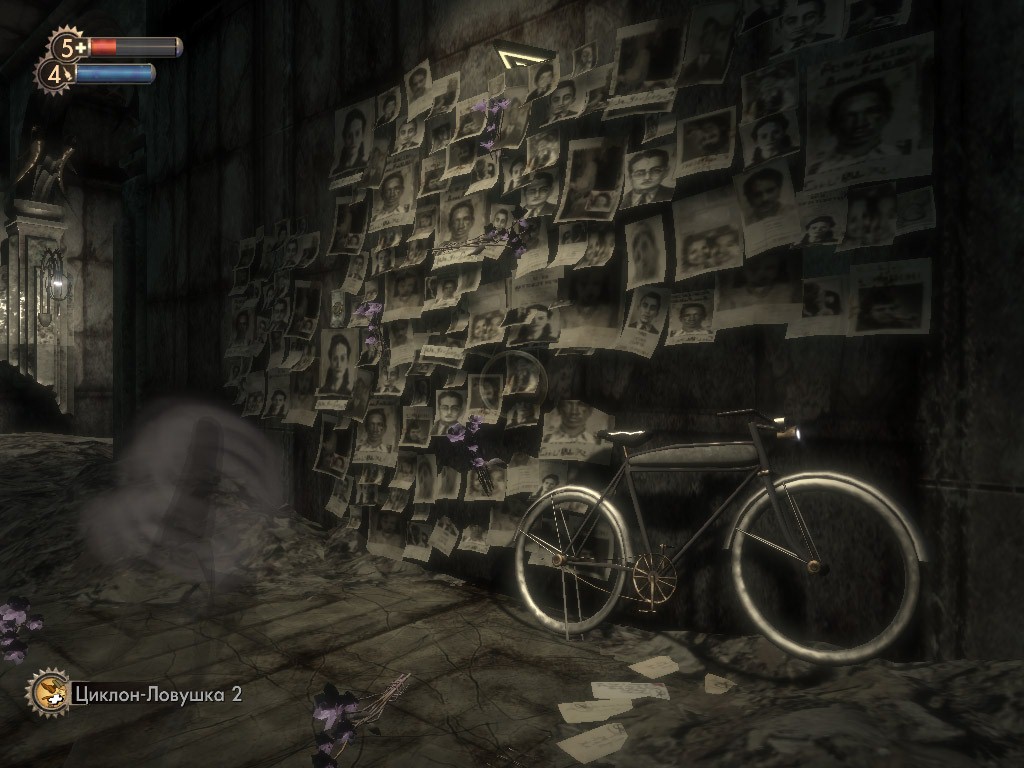Select the Циклон-Ловушка 2 plasmid icon
This screenshot has height=768, width=1024.
pos(48,692)
